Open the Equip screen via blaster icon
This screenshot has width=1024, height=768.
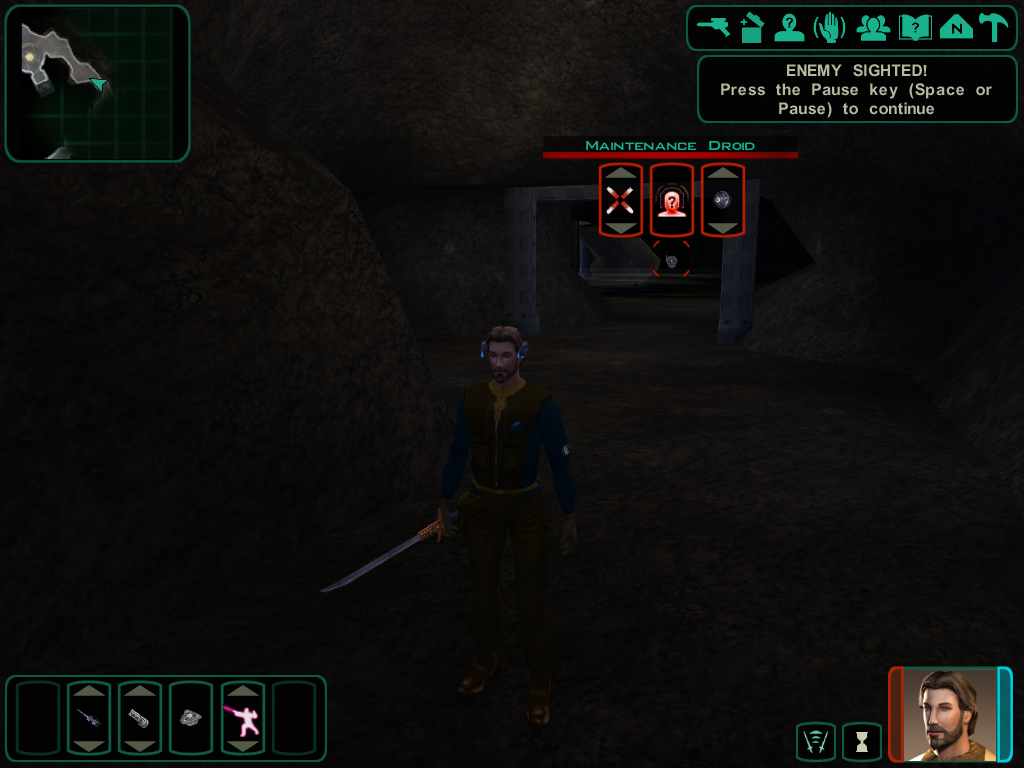(x=713, y=27)
